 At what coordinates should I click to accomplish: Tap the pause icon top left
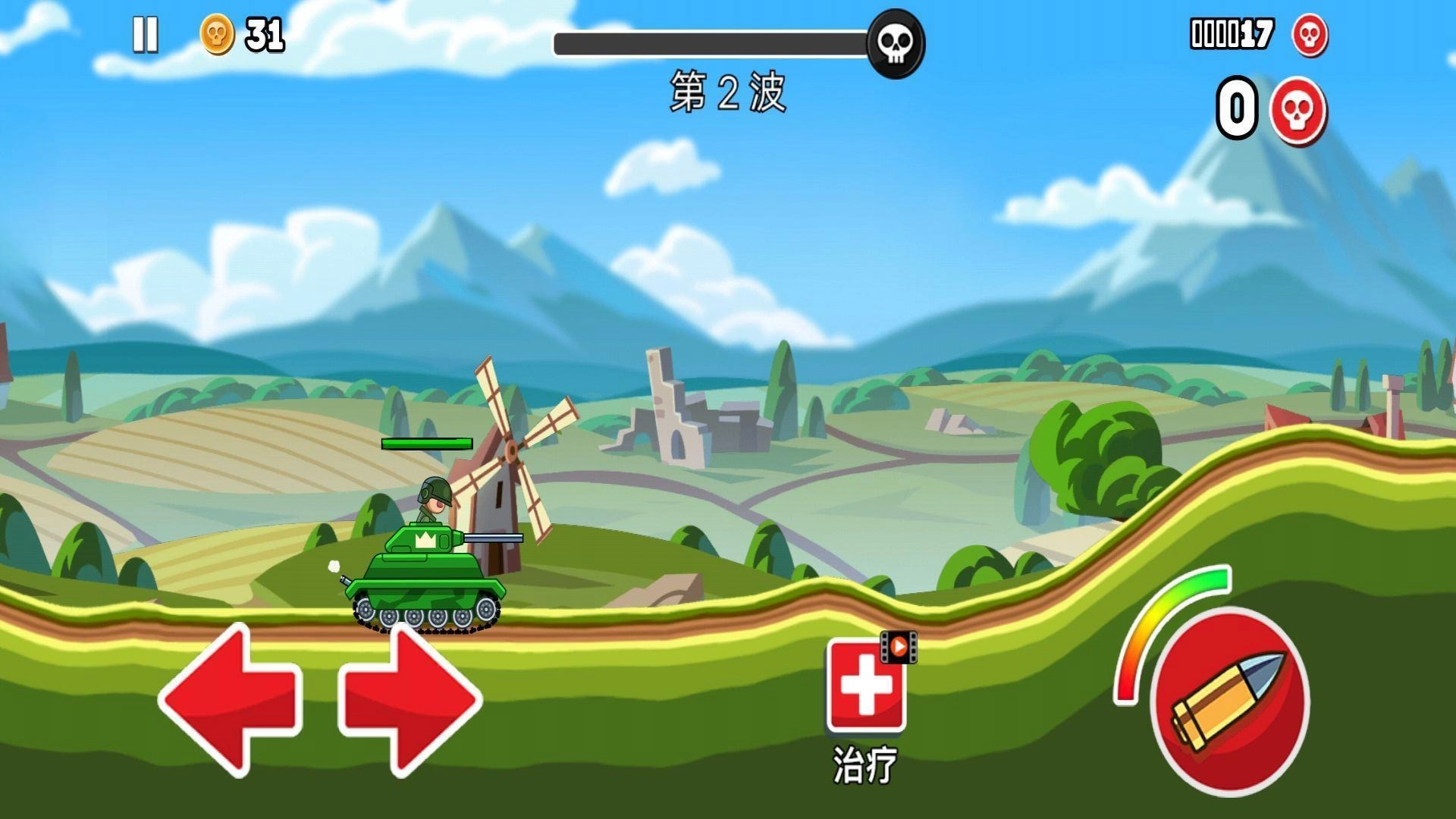click(x=146, y=34)
